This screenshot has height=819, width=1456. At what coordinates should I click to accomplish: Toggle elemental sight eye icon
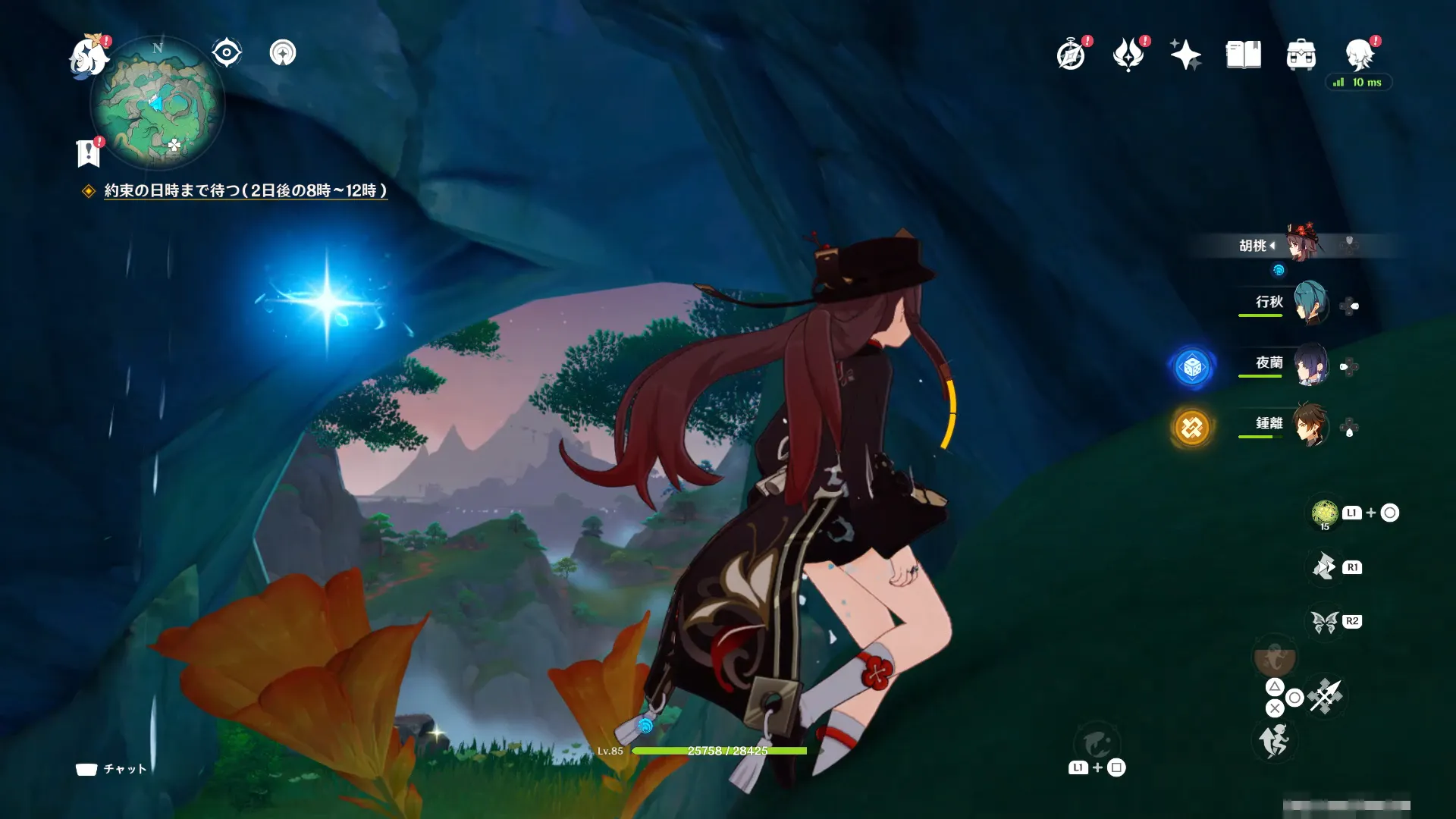[x=226, y=53]
